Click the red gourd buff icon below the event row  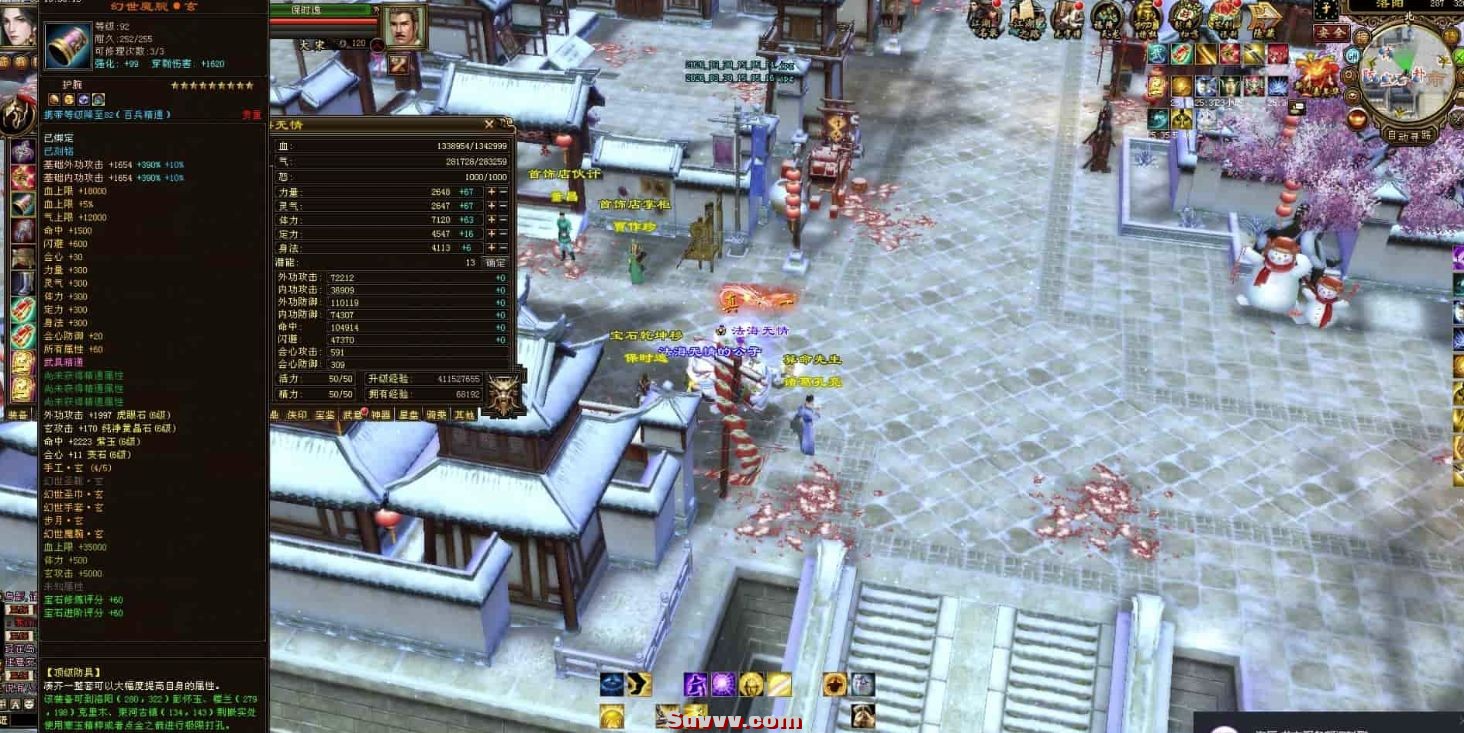[x=1356, y=118]
